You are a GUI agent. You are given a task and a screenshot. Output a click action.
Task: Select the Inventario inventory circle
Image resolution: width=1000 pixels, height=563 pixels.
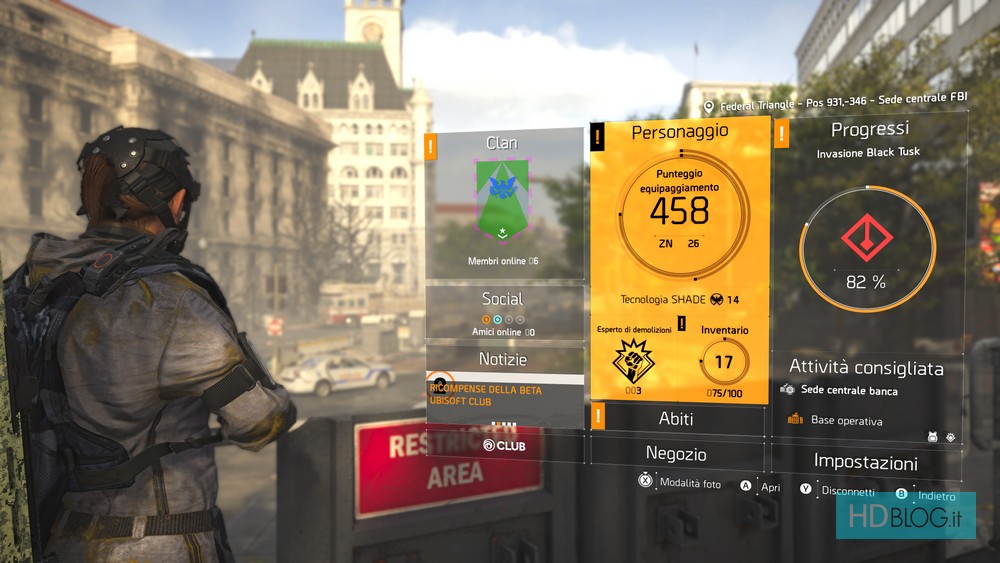pos(724,362)
